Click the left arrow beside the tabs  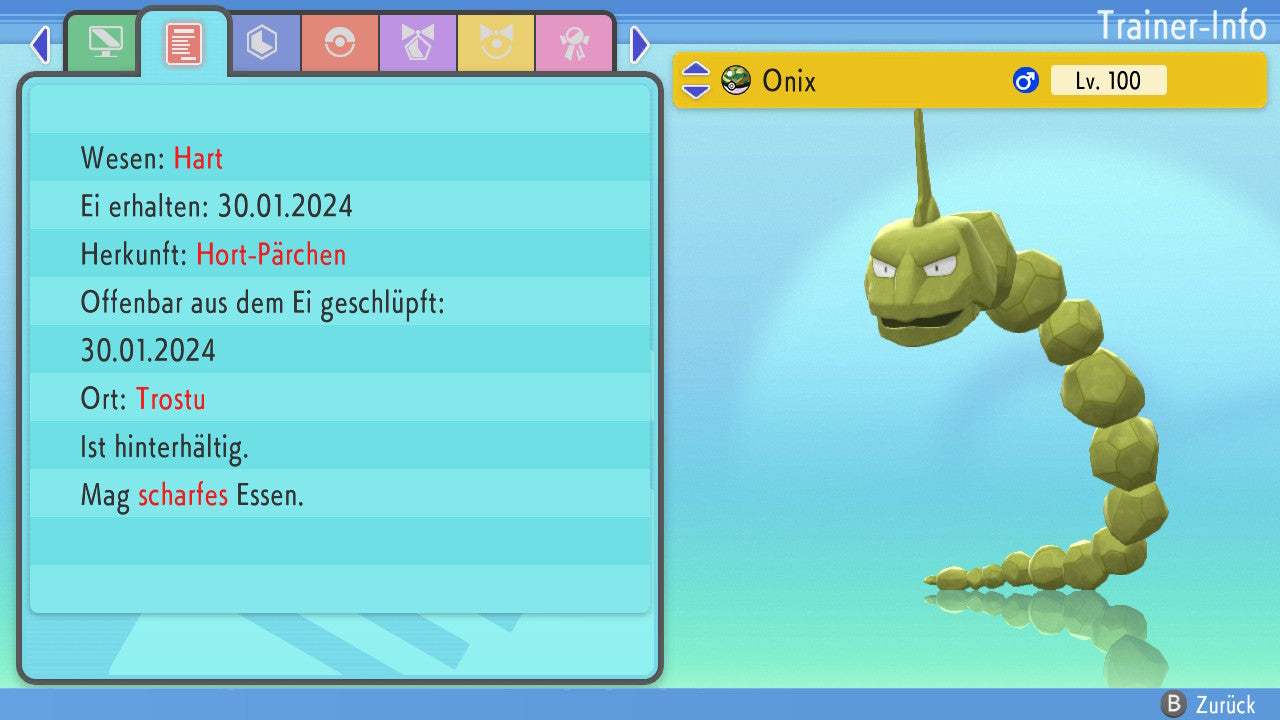point(40,44)
